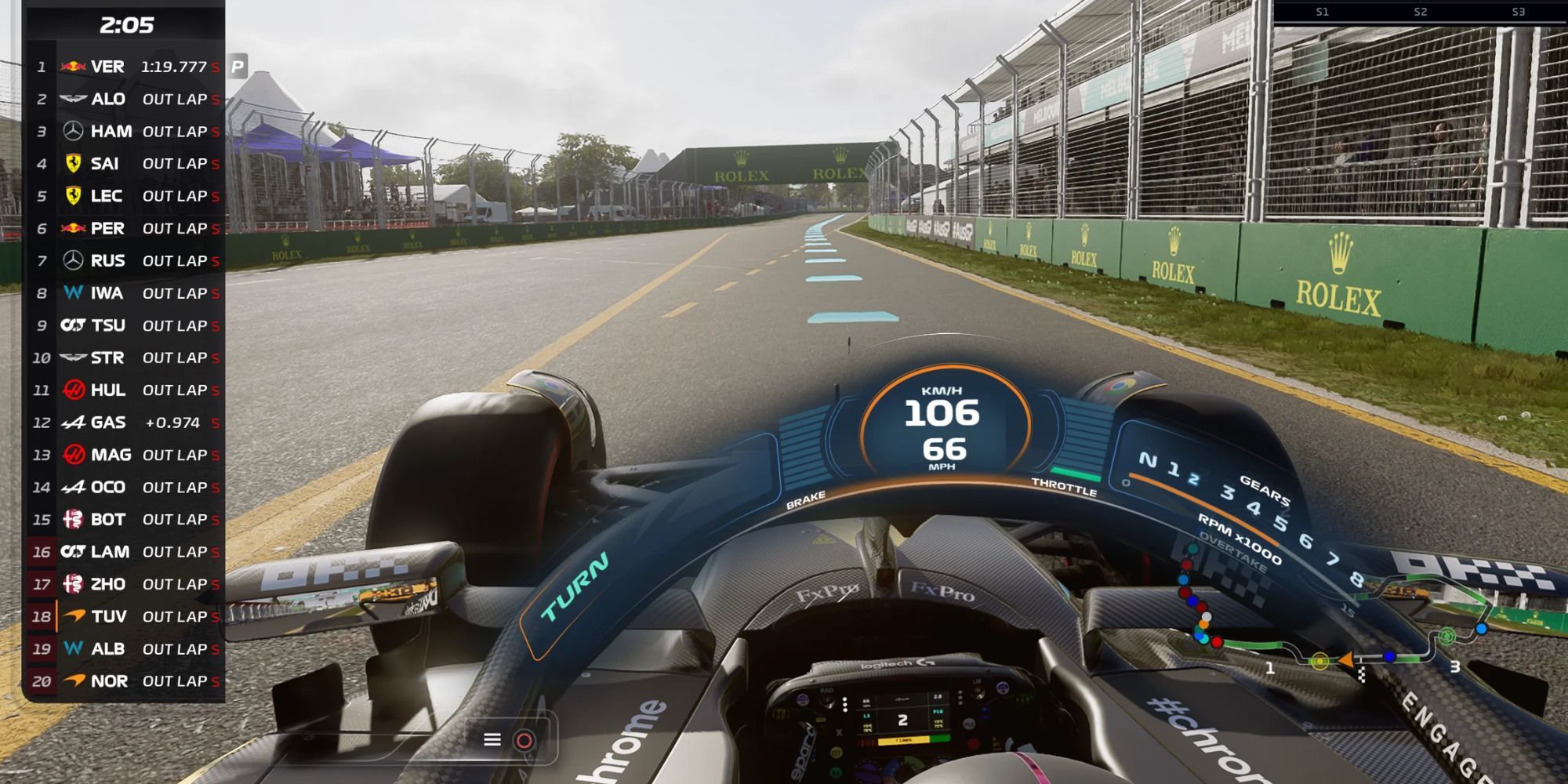This screenshot has width=1568, height=784.
Task: Click Gasly's +0.974 gap time
Action: point(173,422)
